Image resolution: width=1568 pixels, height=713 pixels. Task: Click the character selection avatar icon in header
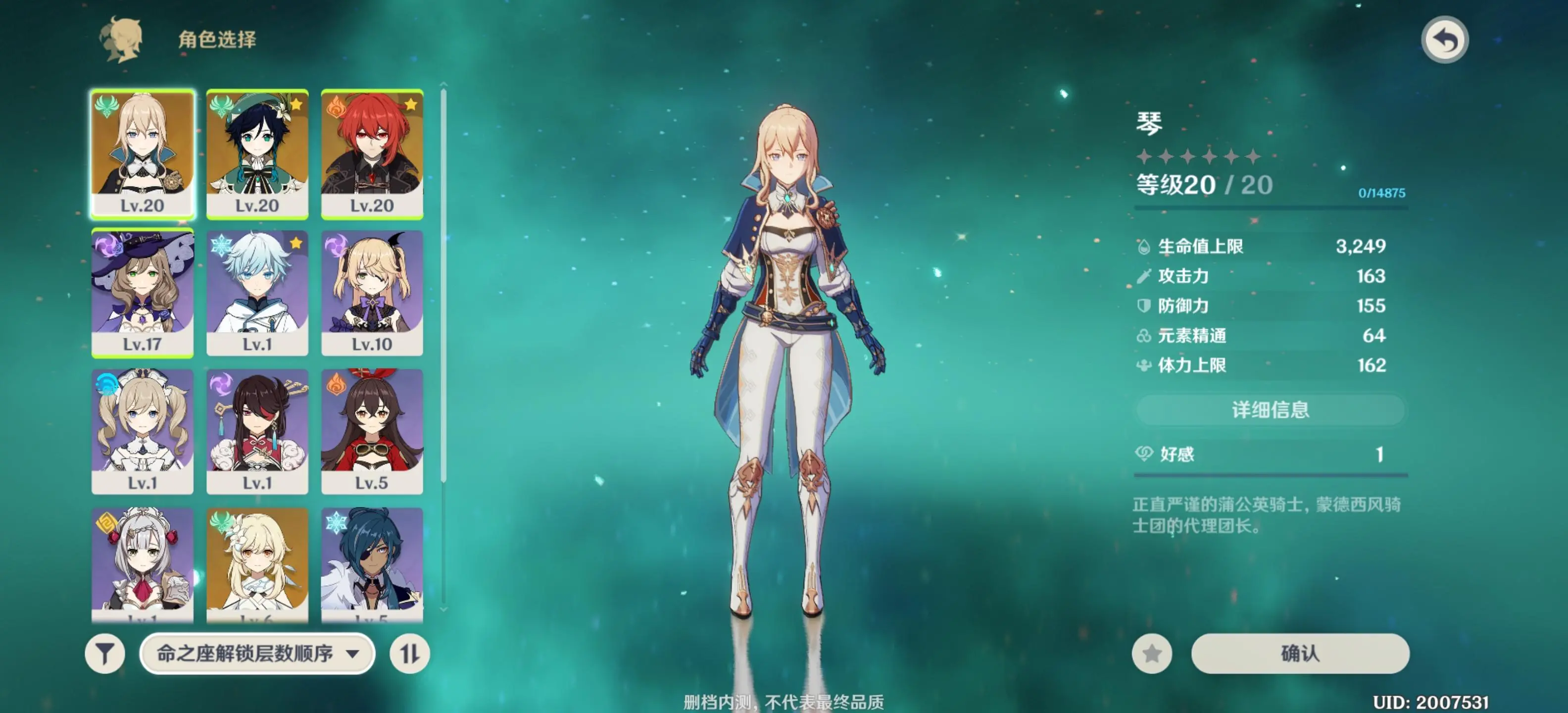(122, 40)
